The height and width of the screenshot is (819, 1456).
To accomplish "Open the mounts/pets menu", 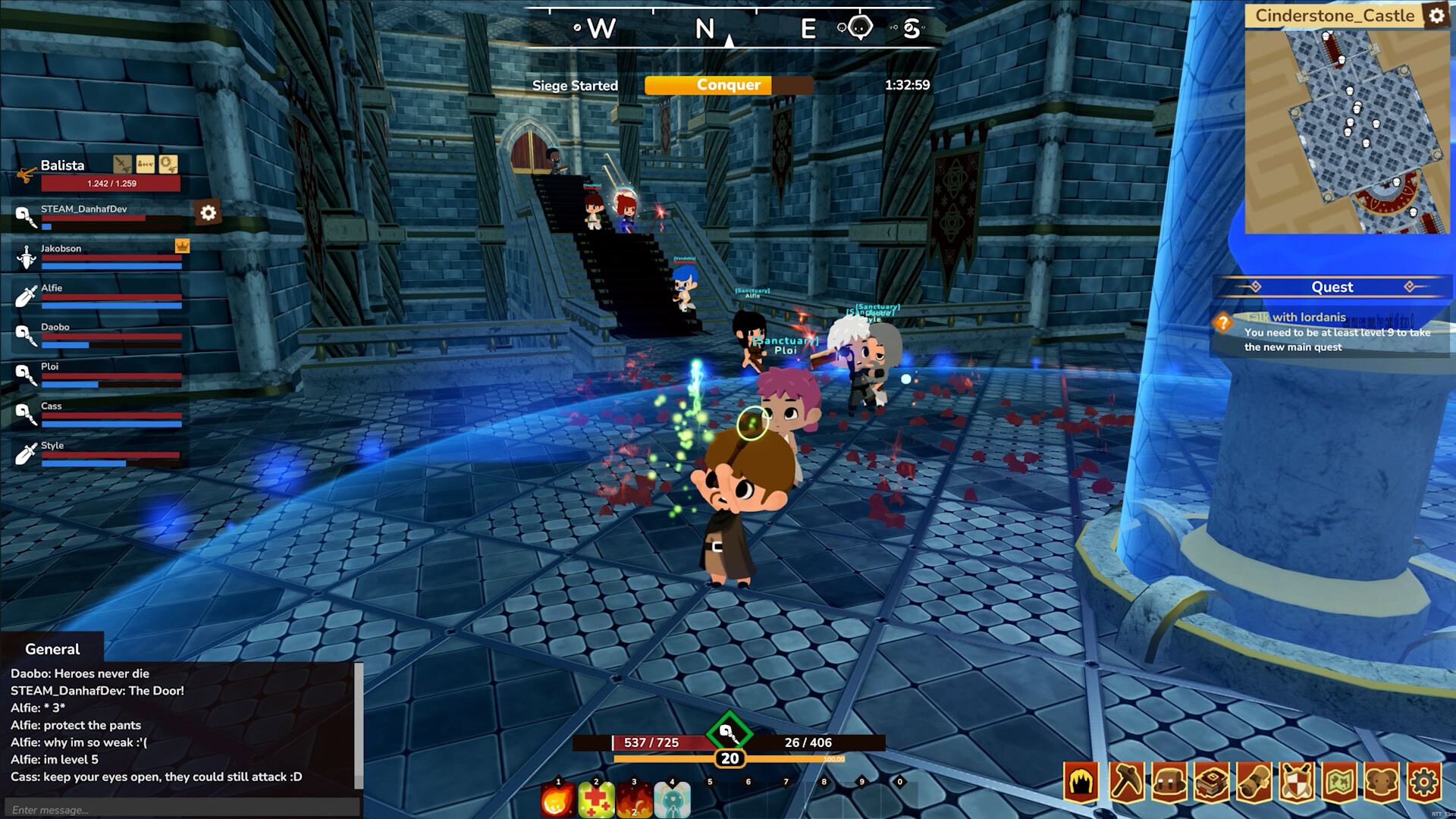I will pos(1380,783).
